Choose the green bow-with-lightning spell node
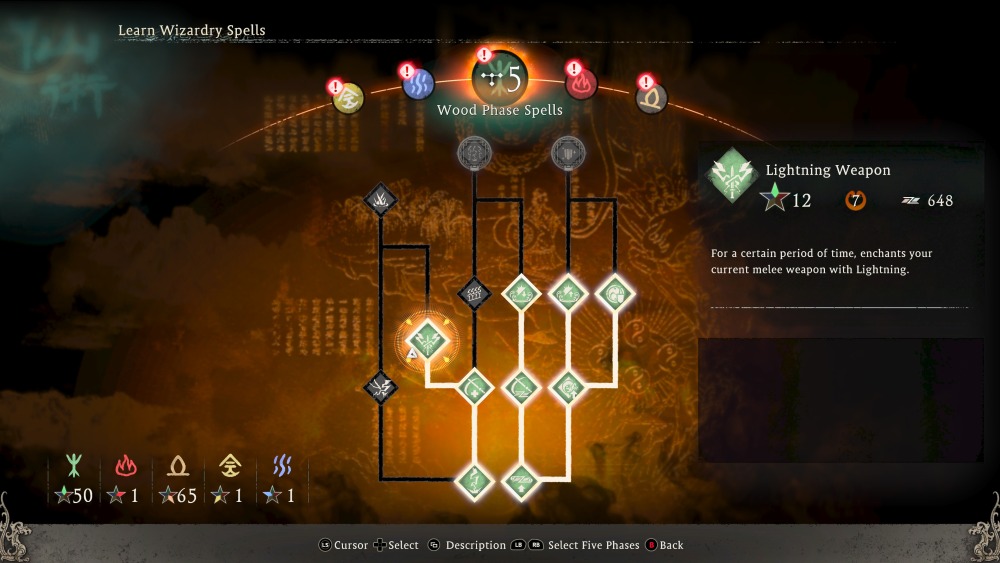 click(x=521, y=386)
